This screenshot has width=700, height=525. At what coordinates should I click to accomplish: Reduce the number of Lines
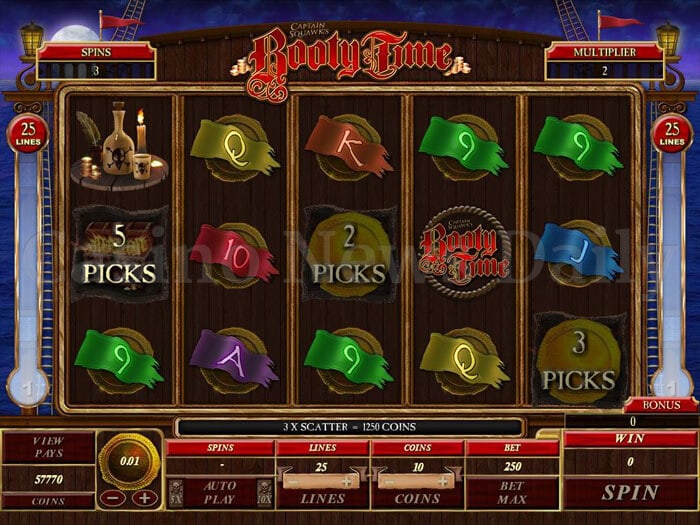click(292, 481)
